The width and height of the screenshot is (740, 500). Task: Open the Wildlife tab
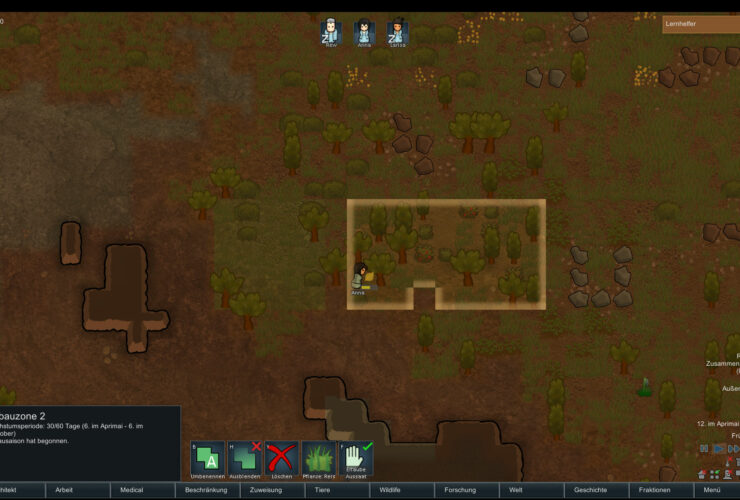(x=390, y=491)
